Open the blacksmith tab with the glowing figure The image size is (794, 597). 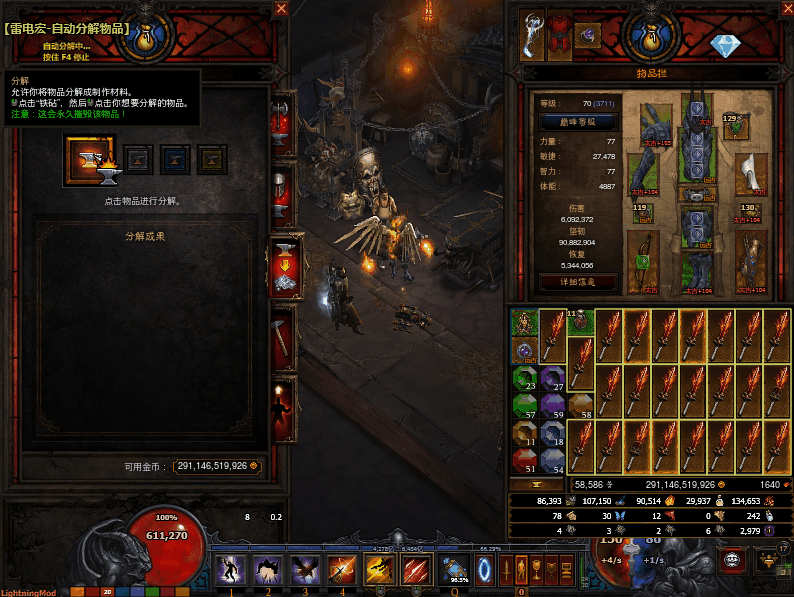click(x=284, y=408)
